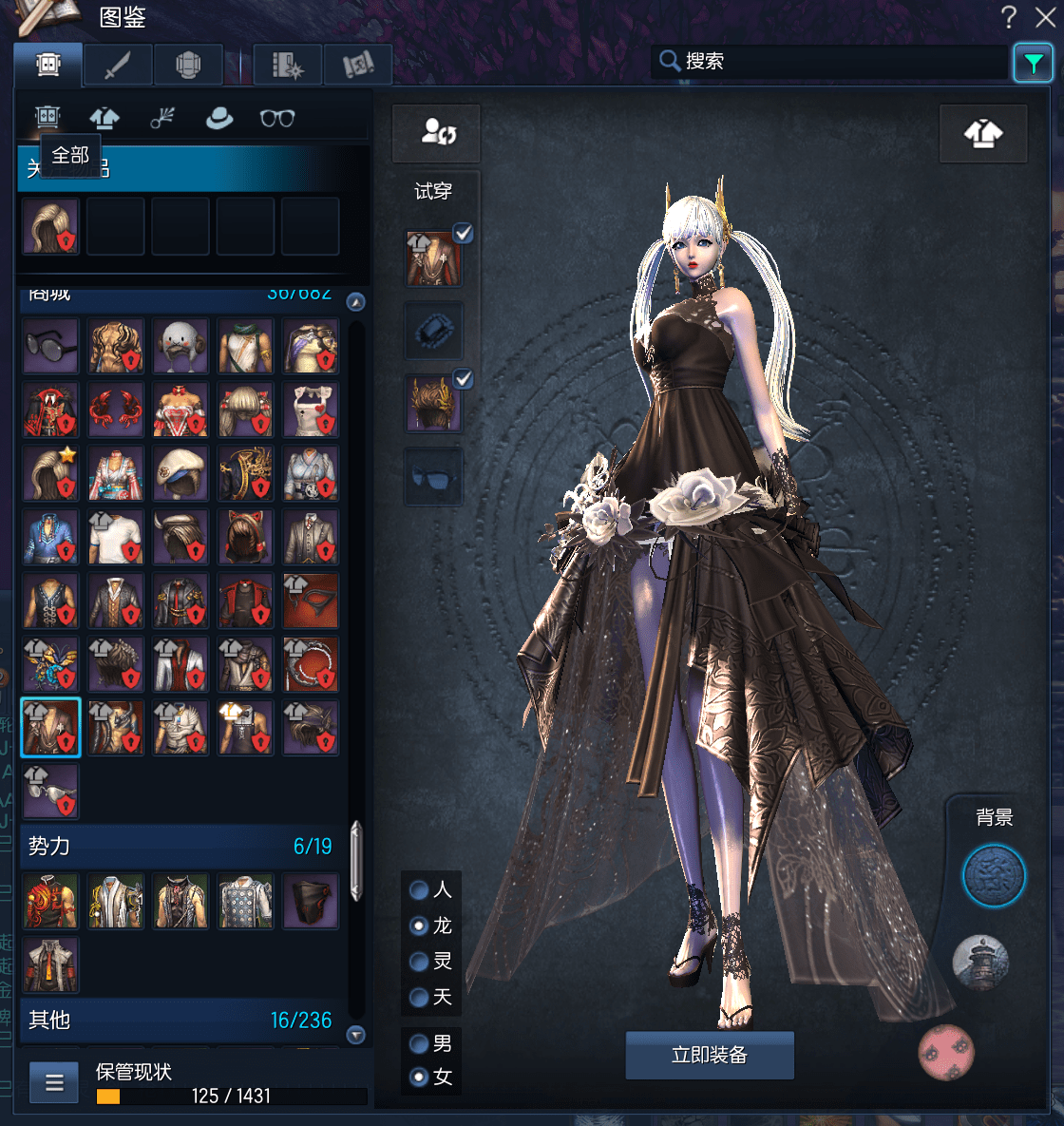
Task: Select the pink floral background thumbnail
Action: click(946, 1052)
